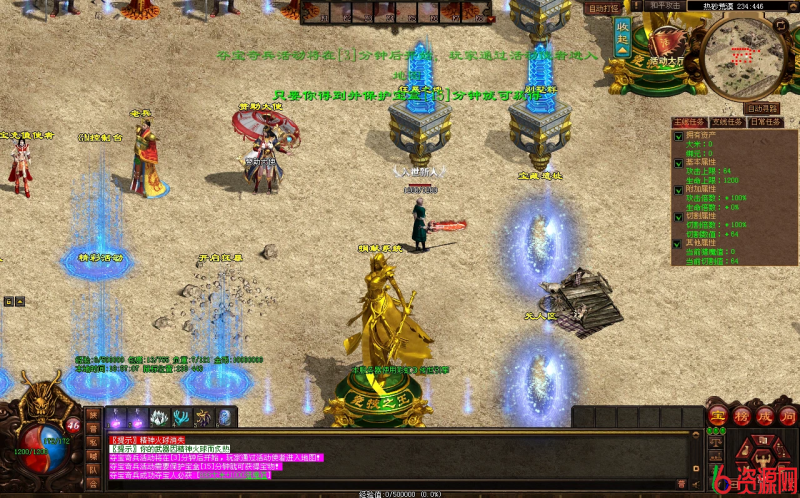
Task: Activate the blue antler skill icon
Action: click(181, 418)
